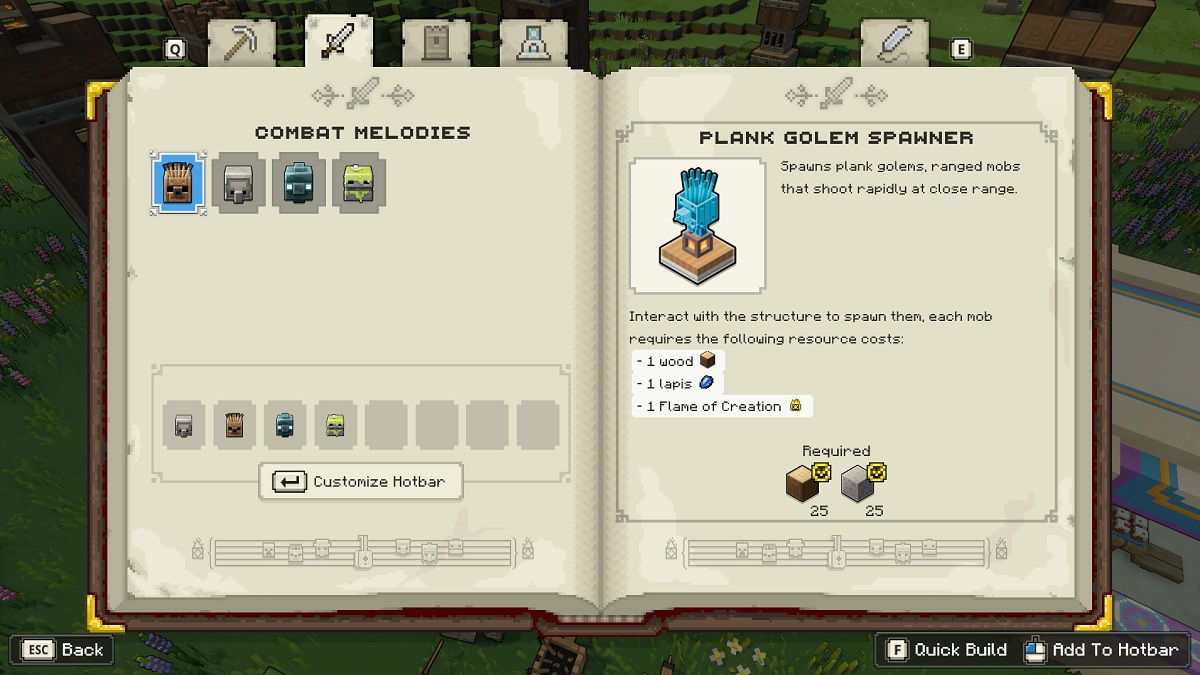This screenshot has height=675, width=1200.
Task: Choose the plank golem hotbar slot
Action: tap(234, 426)
